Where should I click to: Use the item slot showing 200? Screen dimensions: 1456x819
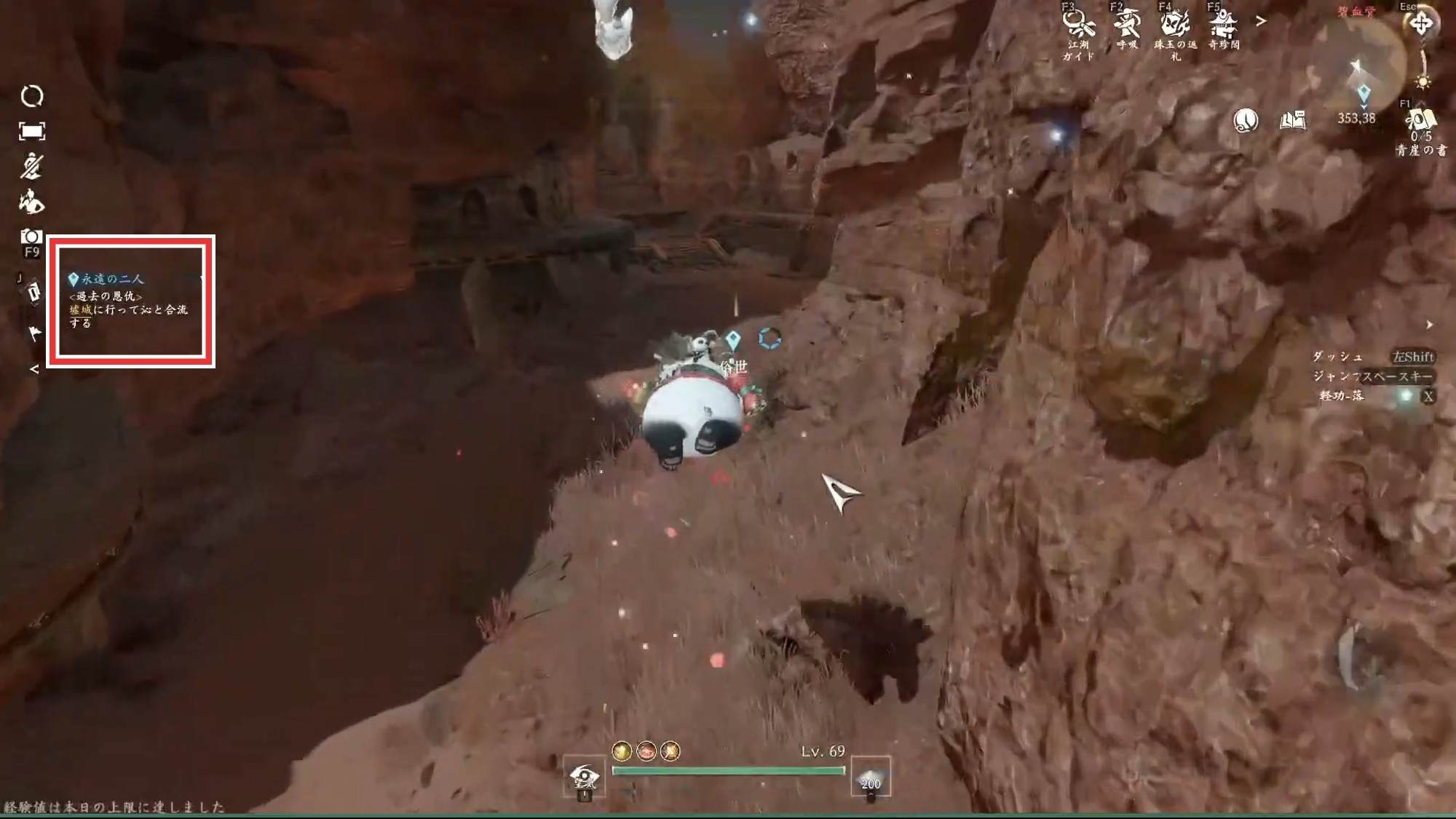(871, 778)
